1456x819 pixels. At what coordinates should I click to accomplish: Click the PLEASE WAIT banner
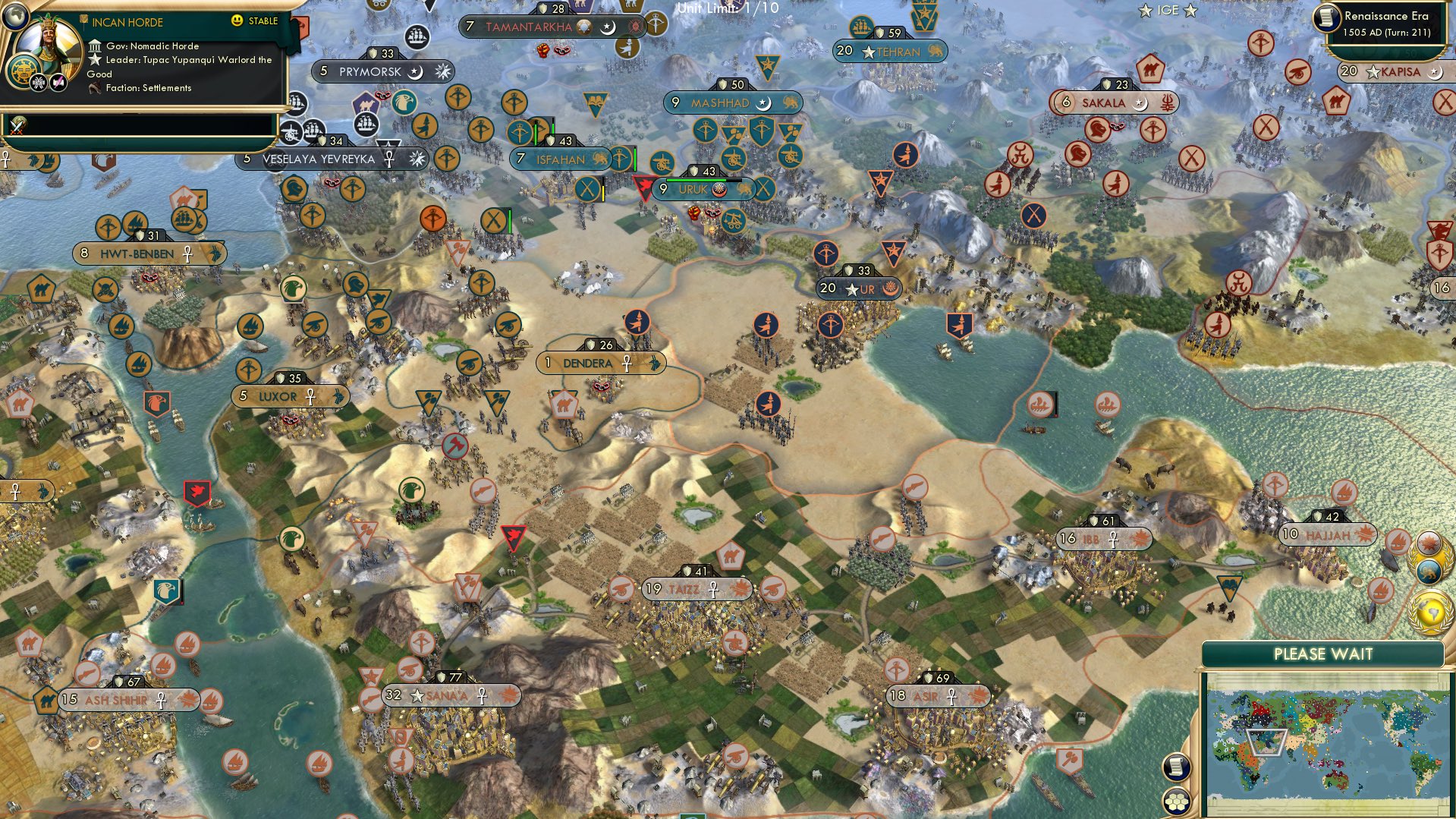coord(1324,652)
